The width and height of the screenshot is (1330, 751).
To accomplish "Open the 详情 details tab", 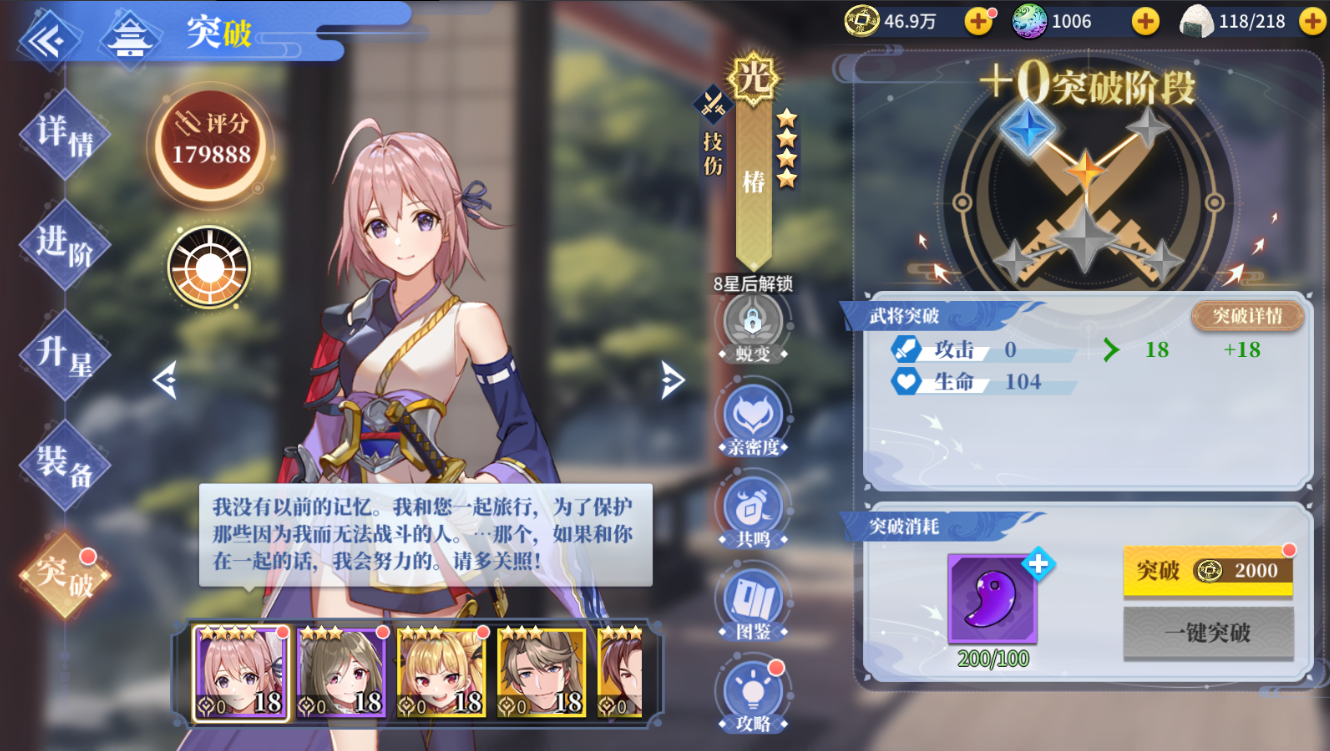I will click(x=65, y=134).
